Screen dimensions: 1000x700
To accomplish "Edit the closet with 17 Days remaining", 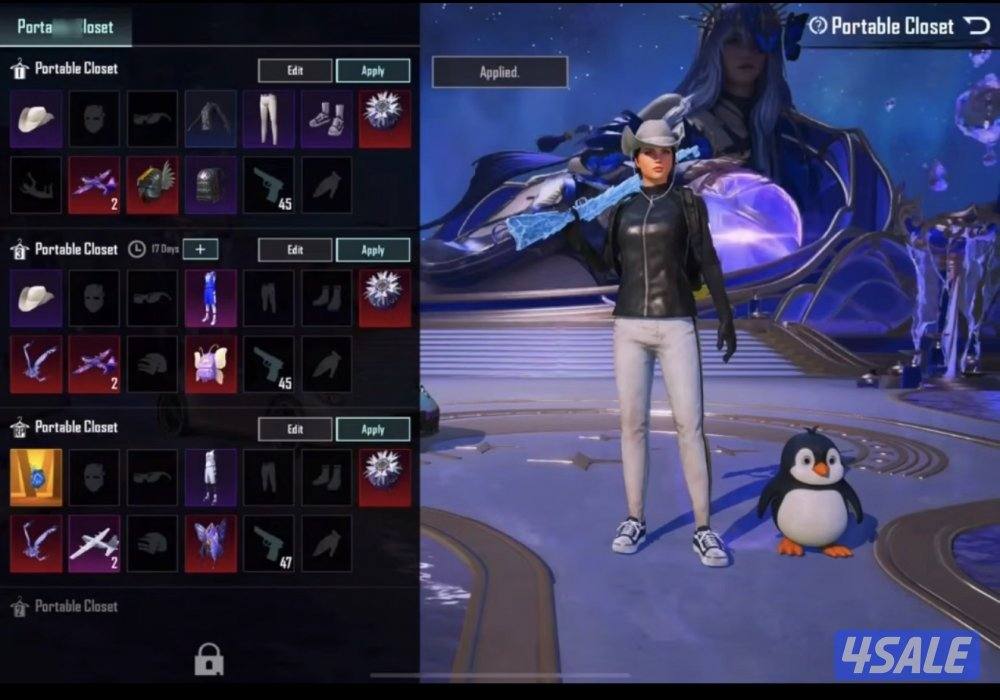I will (295, 250).
